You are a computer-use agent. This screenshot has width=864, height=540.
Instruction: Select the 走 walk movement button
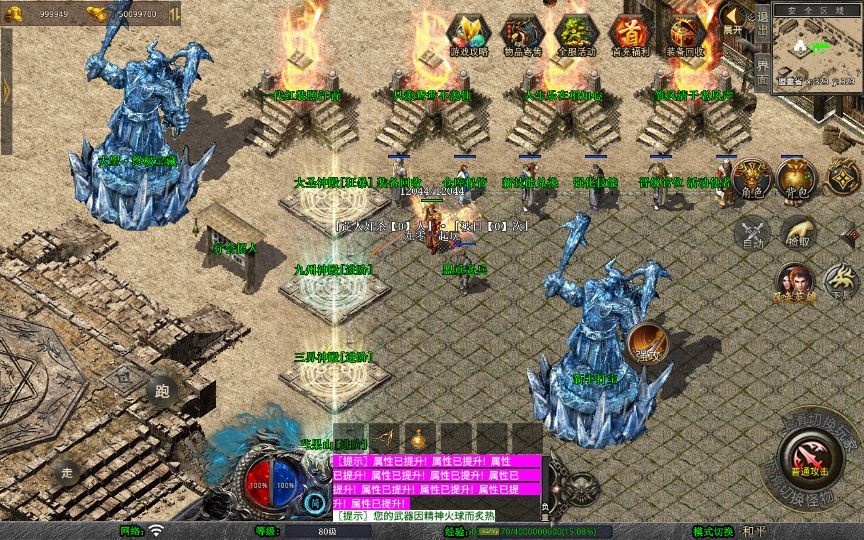pyautogui.click(x=67, y=472)
